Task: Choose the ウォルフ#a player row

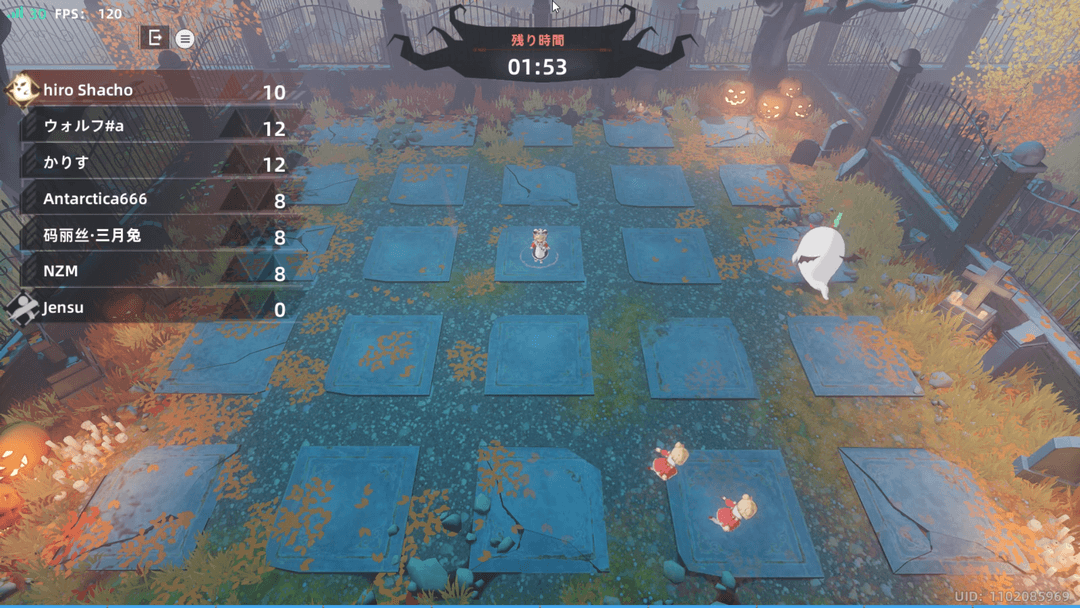Action: [x=150, y=127]
